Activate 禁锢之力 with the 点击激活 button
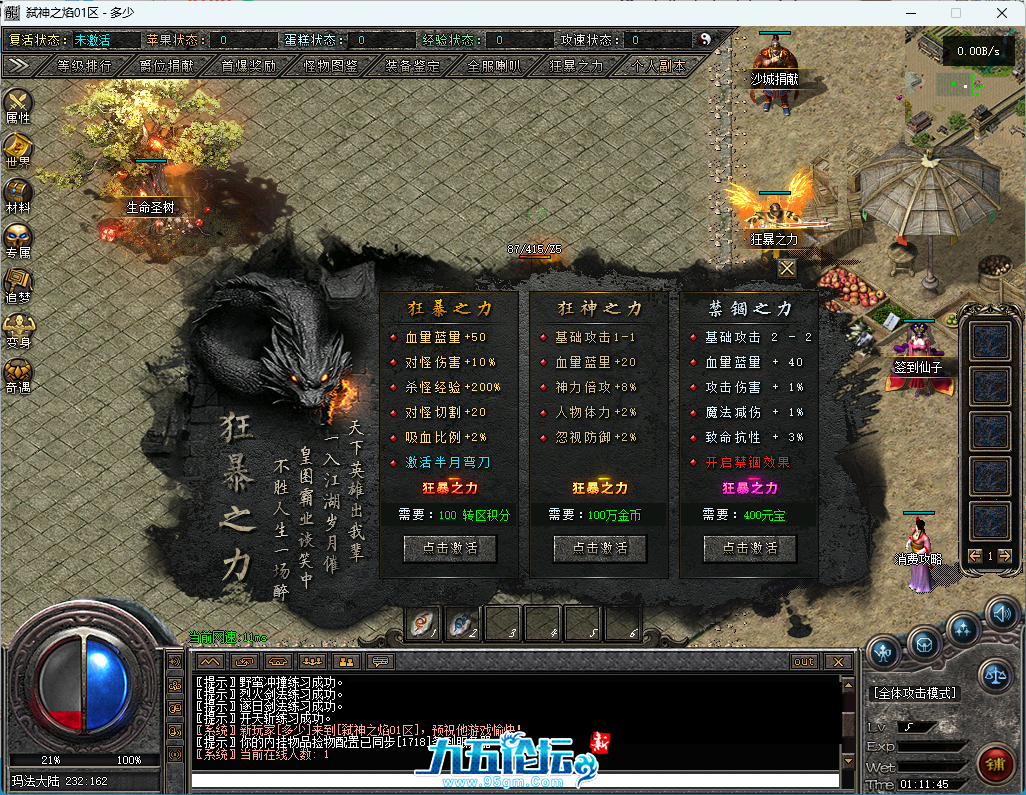The image size is (1026, 795). coord(749,548)
